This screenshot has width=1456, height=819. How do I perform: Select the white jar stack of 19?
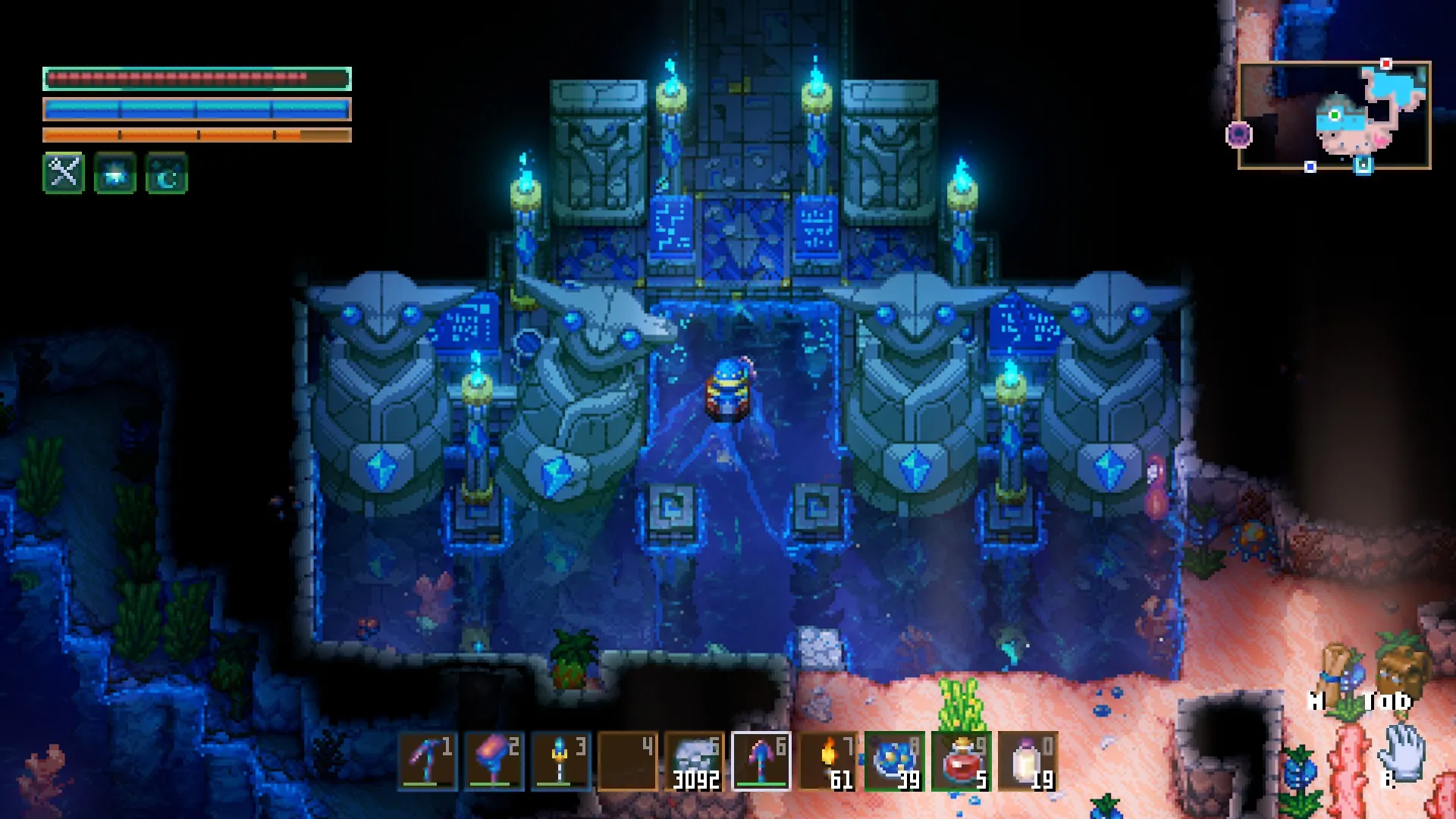(x=1028, y=761)
